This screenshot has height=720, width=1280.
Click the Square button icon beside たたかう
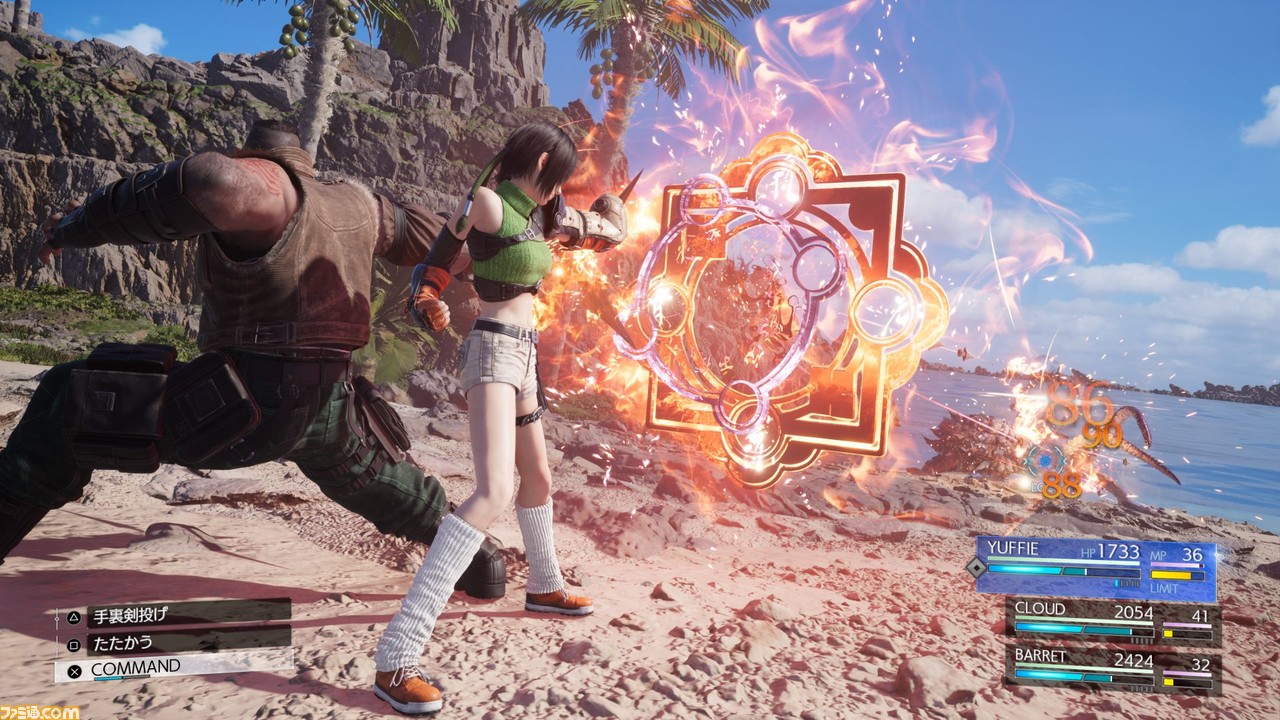point(74,643)
